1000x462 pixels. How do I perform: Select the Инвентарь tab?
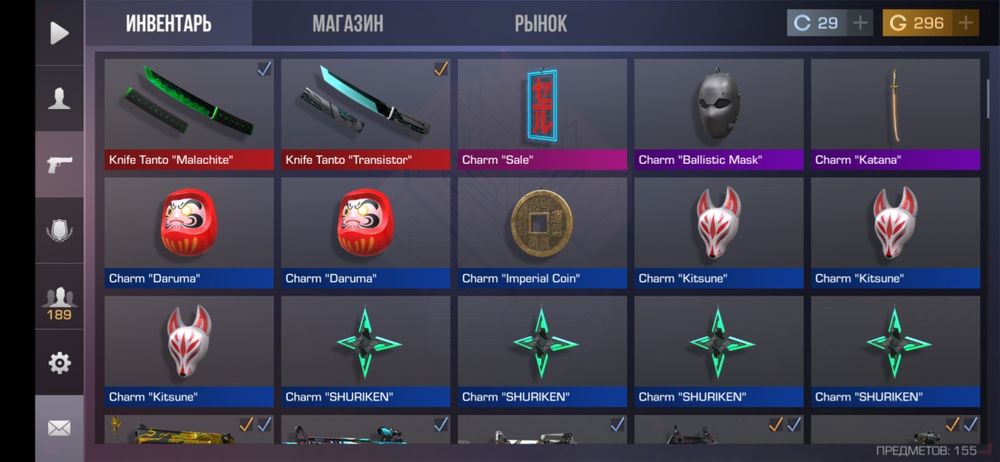(168, 23)
